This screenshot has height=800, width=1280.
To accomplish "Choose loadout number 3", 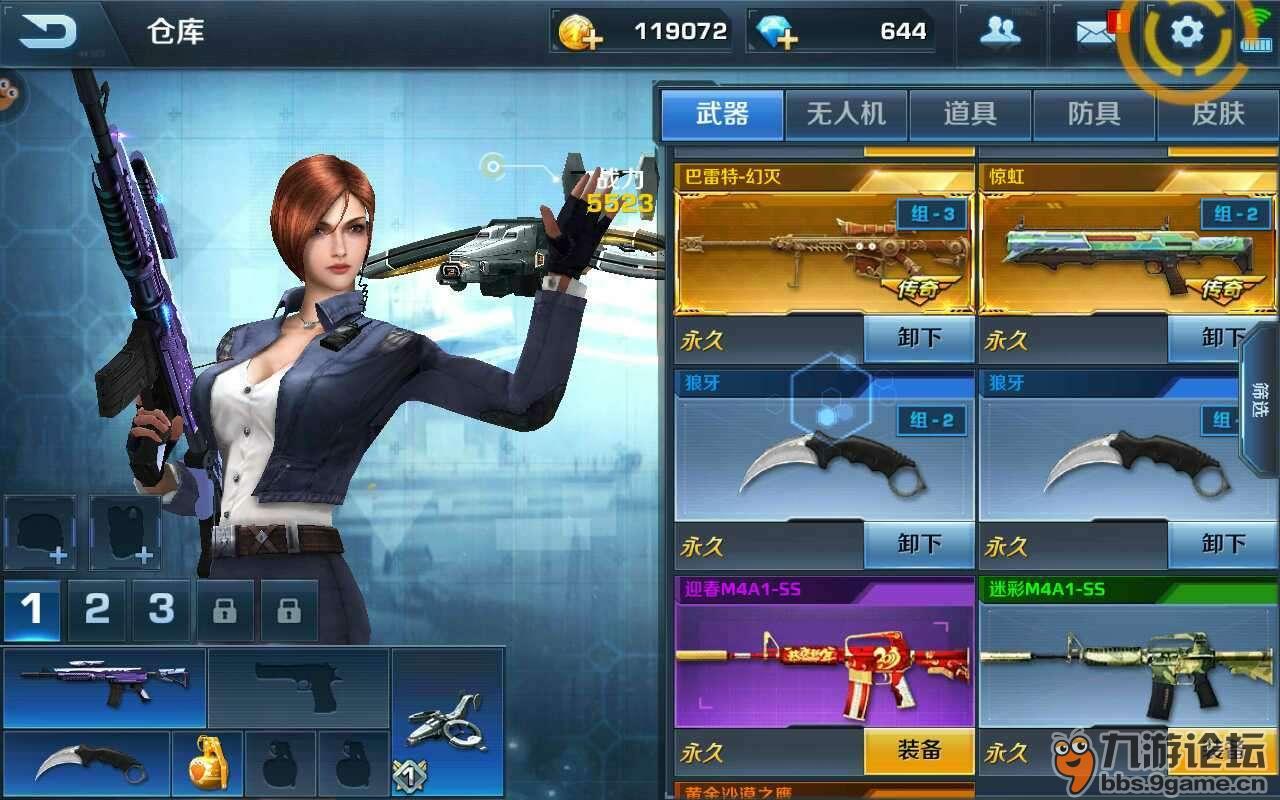I will click(x=161, y=609).
